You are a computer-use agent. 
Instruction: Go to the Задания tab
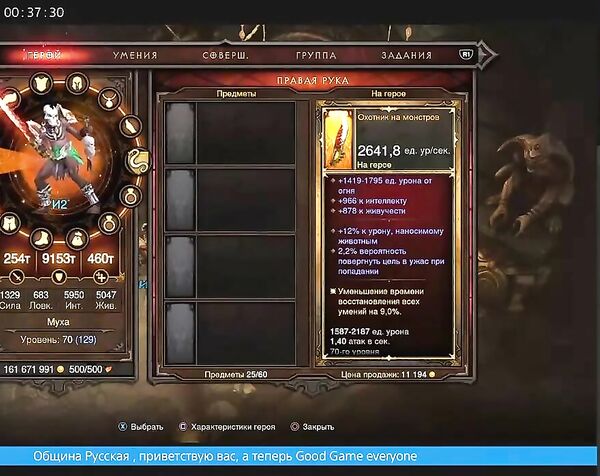pyautogui.click(x=404, y=55)
